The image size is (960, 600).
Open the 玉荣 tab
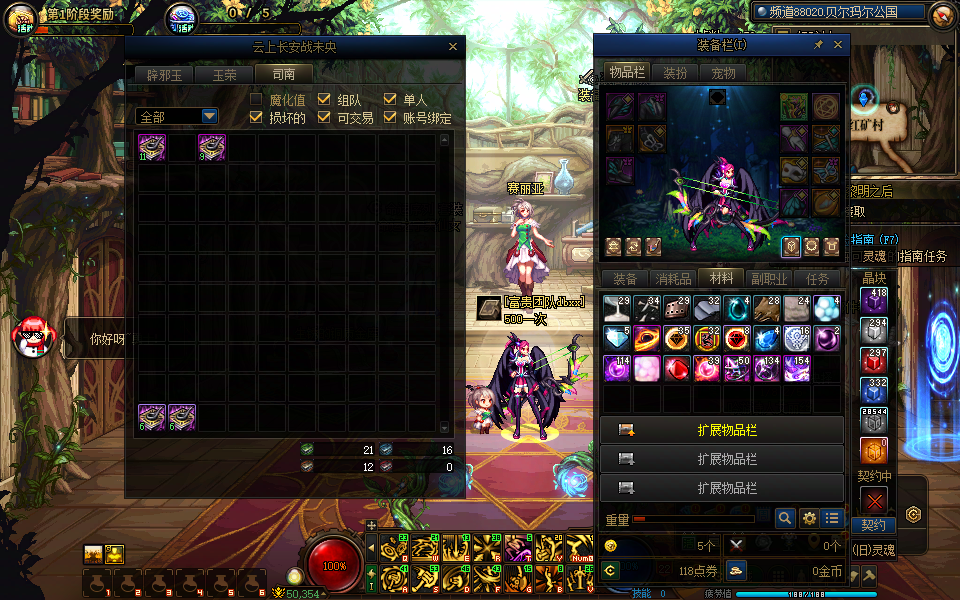224,74
